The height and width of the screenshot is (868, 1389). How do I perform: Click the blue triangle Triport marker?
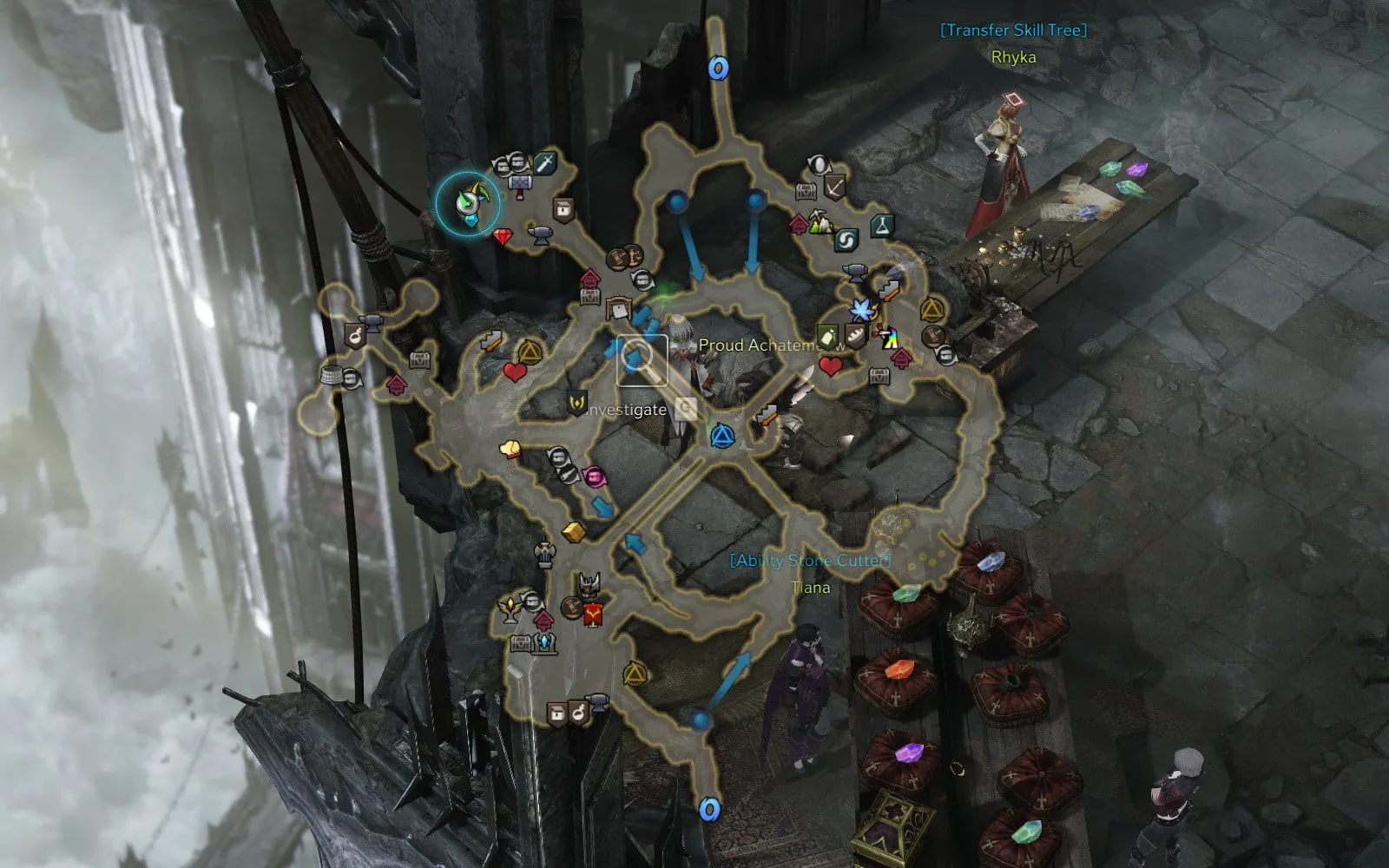pyautogui.click(x=721, y=436)
